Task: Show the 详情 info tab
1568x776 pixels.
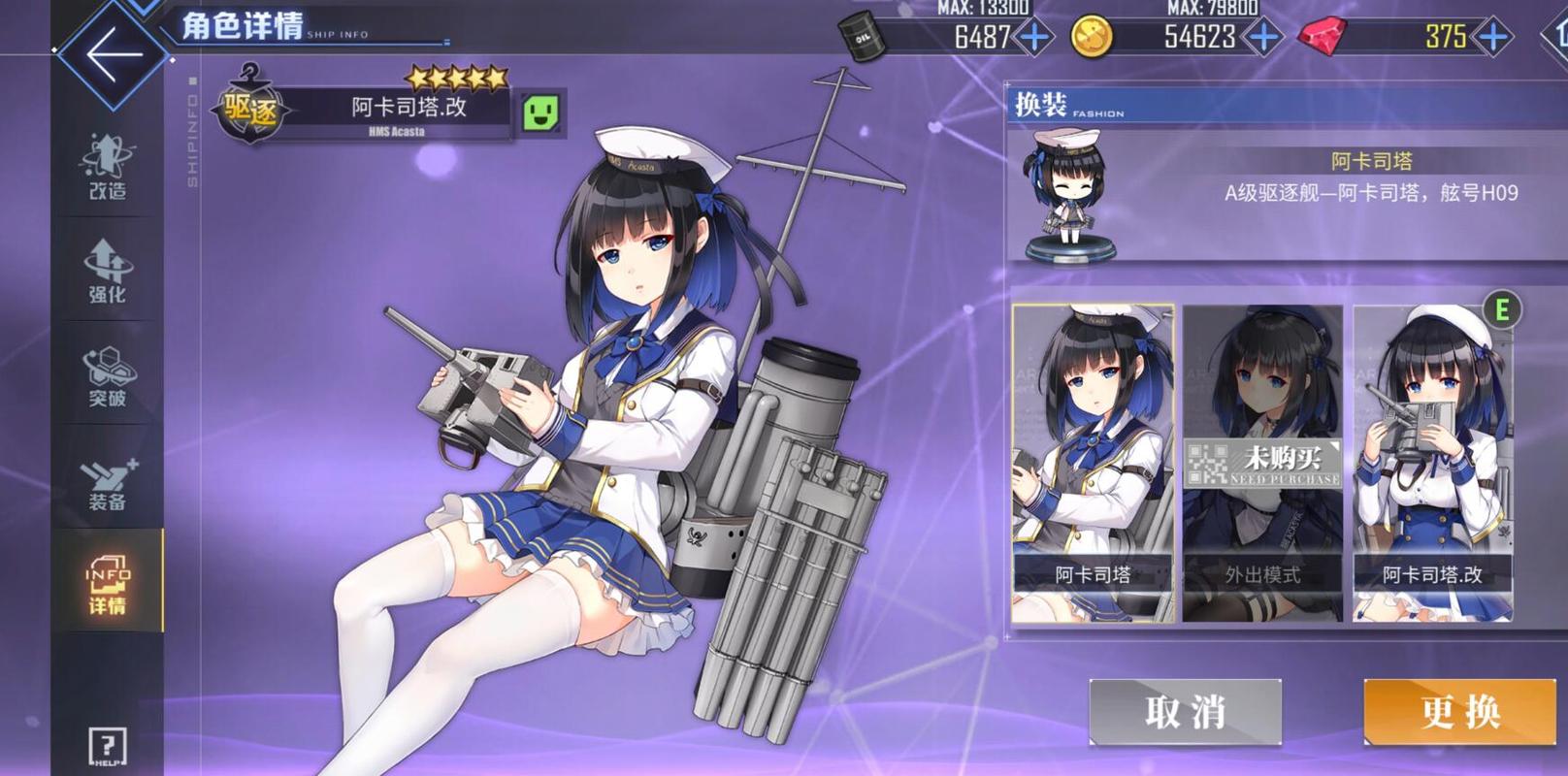Action: click(107, 584)
